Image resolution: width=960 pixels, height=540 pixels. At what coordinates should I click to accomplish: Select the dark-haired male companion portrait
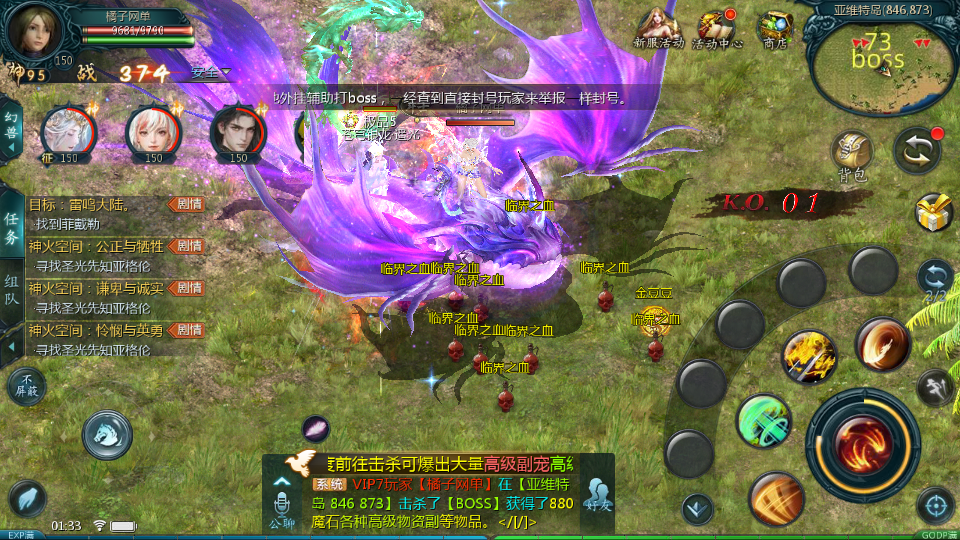237,130
